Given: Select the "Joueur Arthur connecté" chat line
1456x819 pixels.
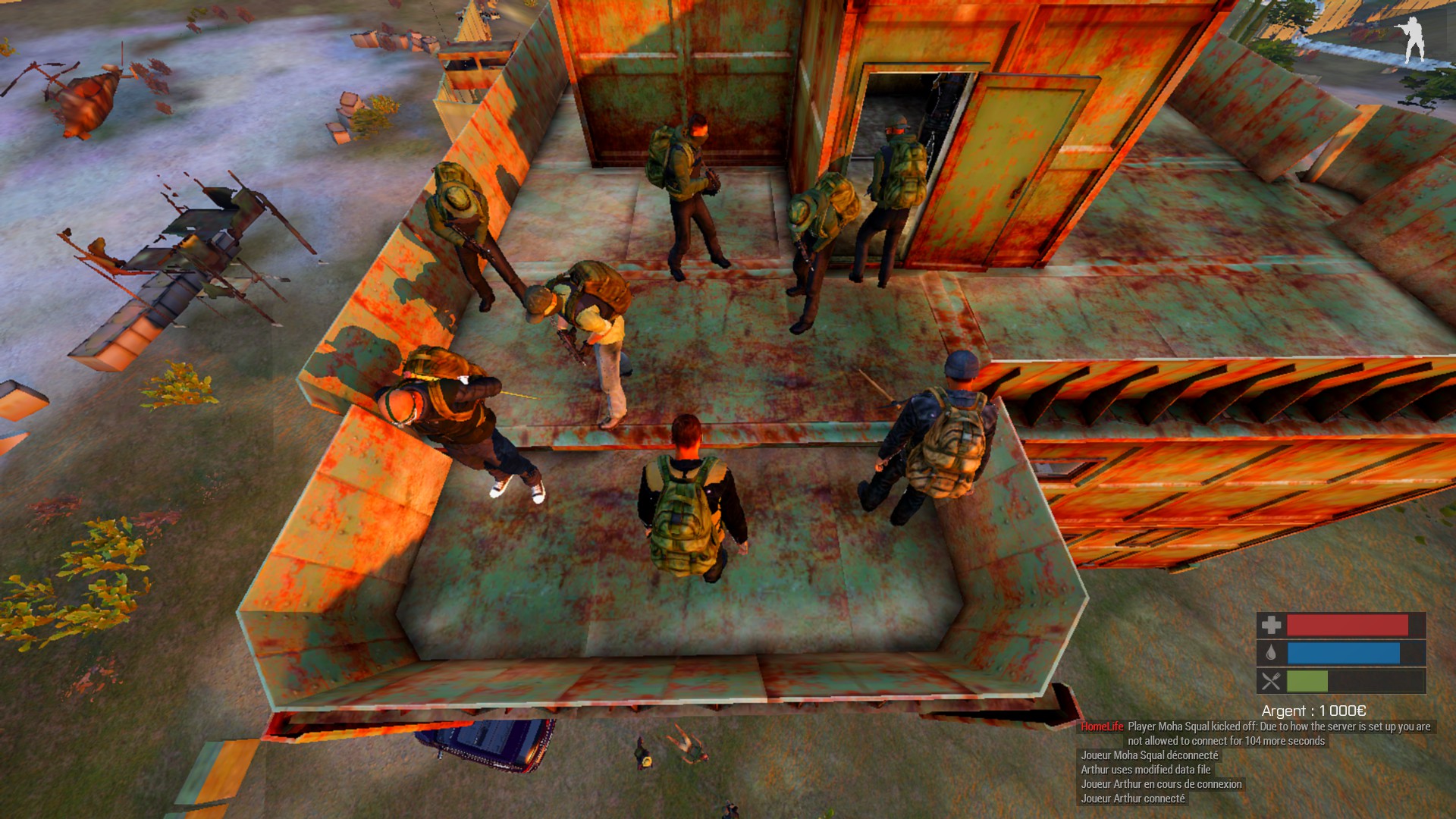Looking at the screenshot, I should 1132,799.
